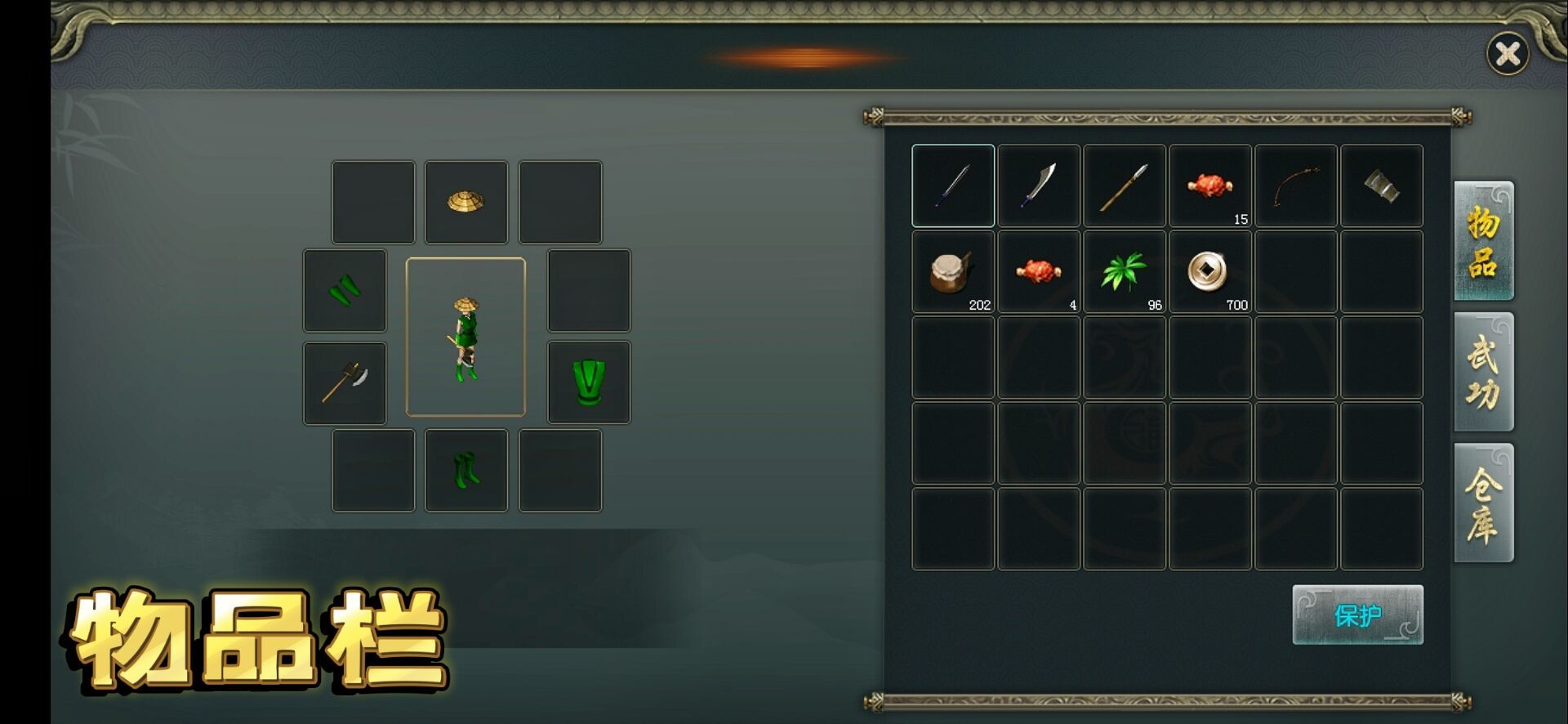Select the green herb stack of 96

[1125, 271]
